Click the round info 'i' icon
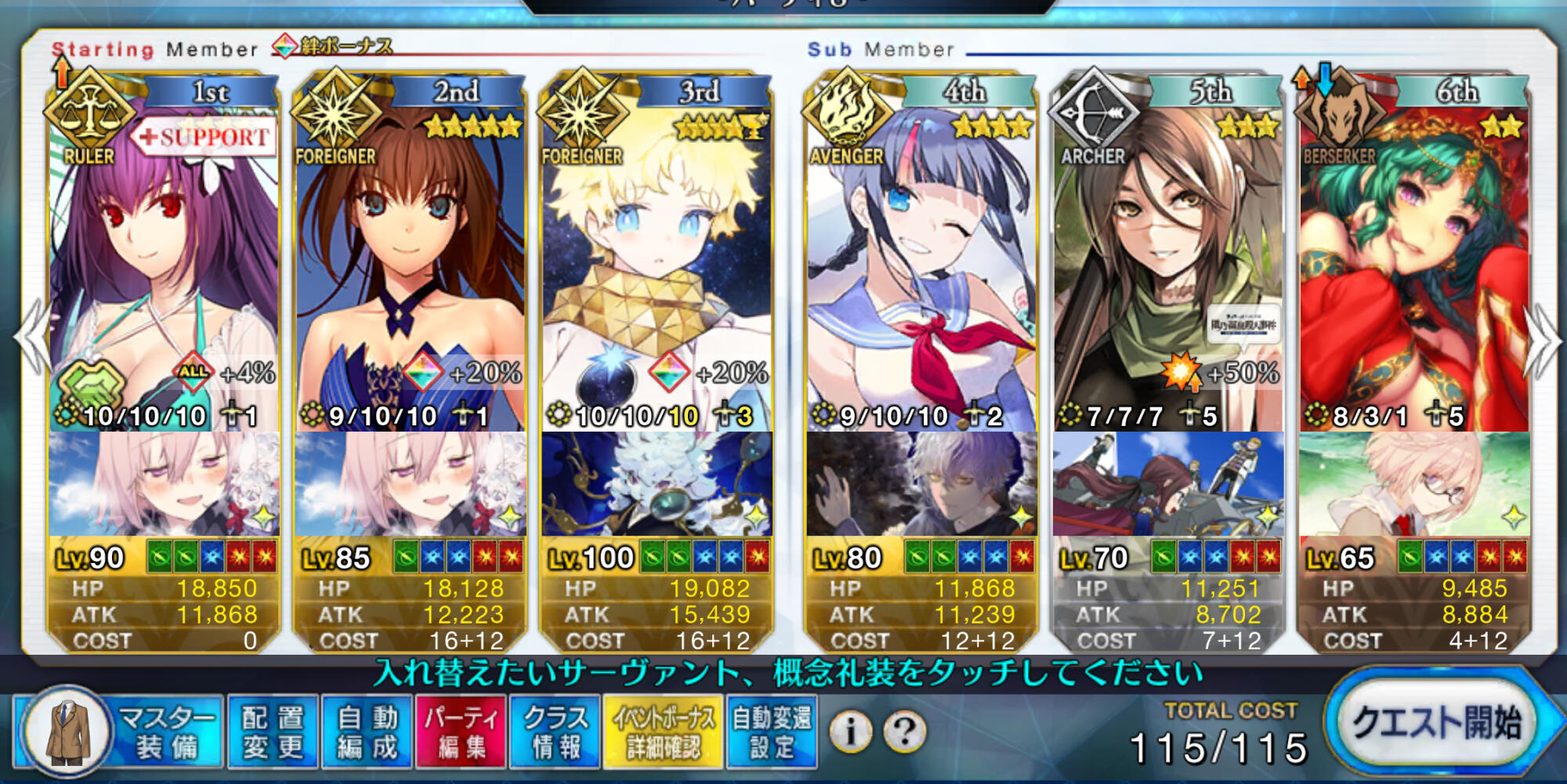Screen dimensions: 1567x784 tap(850, 732)
